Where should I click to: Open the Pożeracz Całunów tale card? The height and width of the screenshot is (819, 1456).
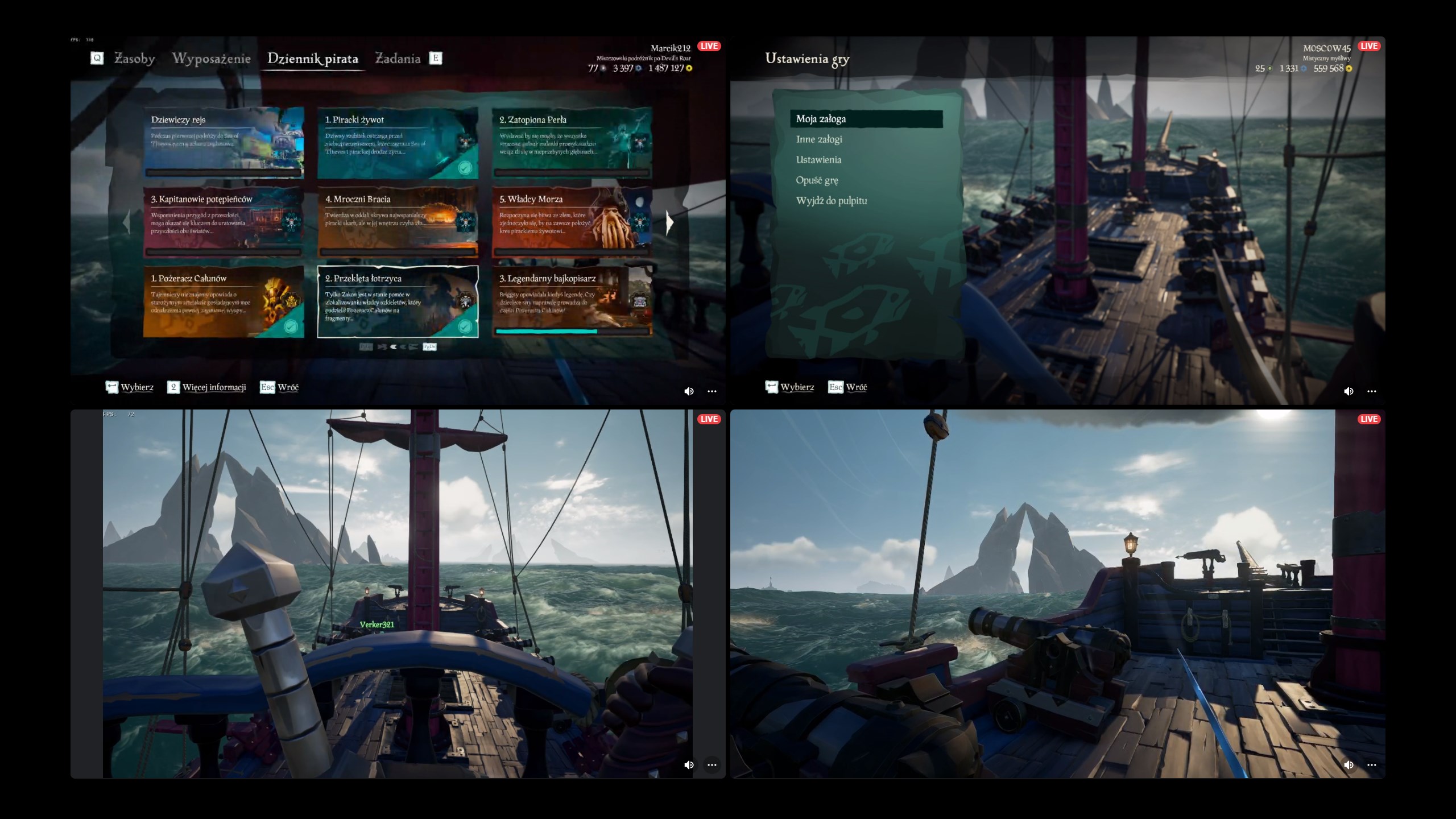click(x=224, y=302)
